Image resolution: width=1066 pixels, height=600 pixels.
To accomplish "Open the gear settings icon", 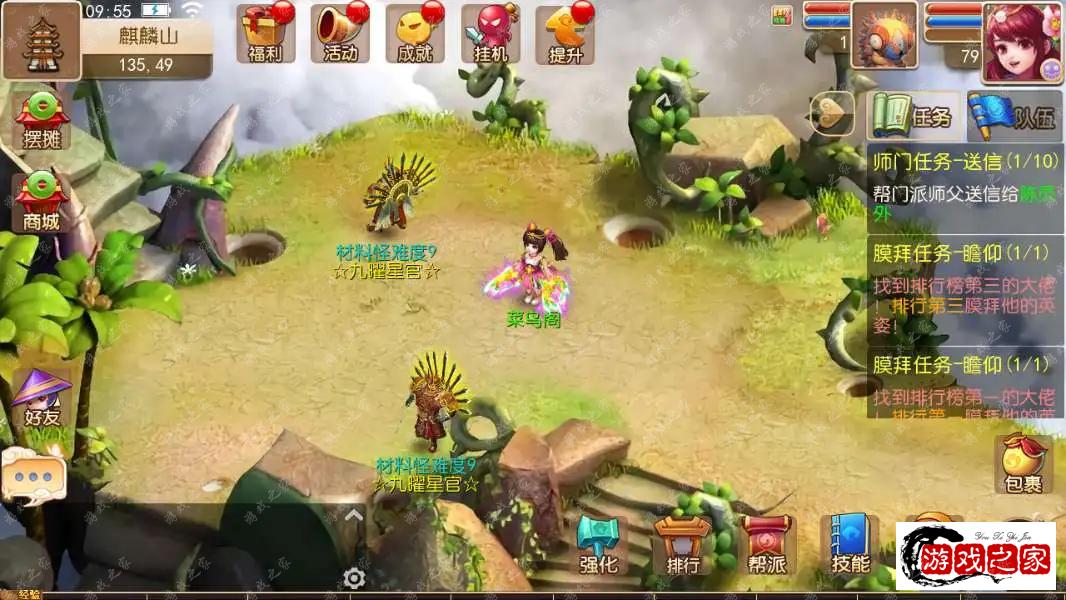I will (353, 577).
